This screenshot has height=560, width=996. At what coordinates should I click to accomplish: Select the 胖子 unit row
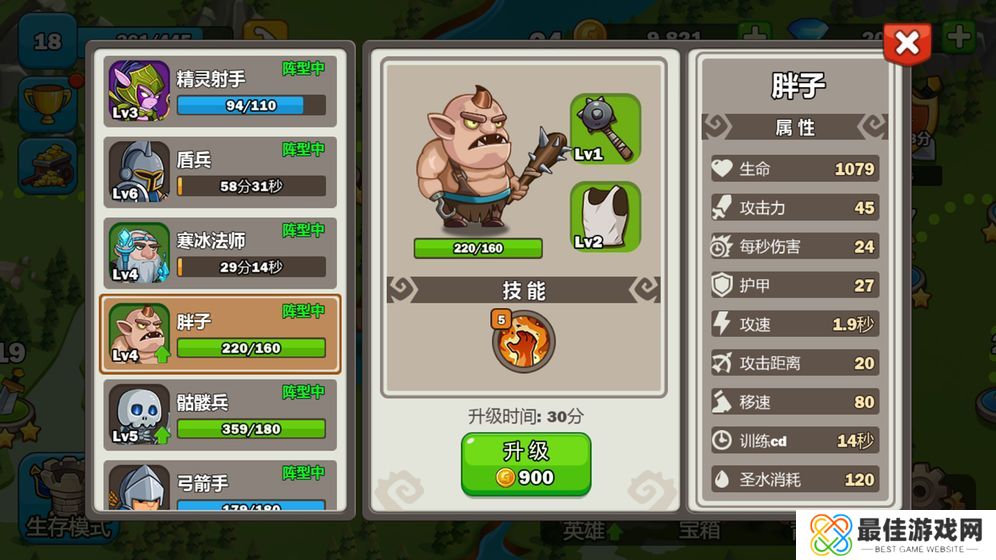221,334
